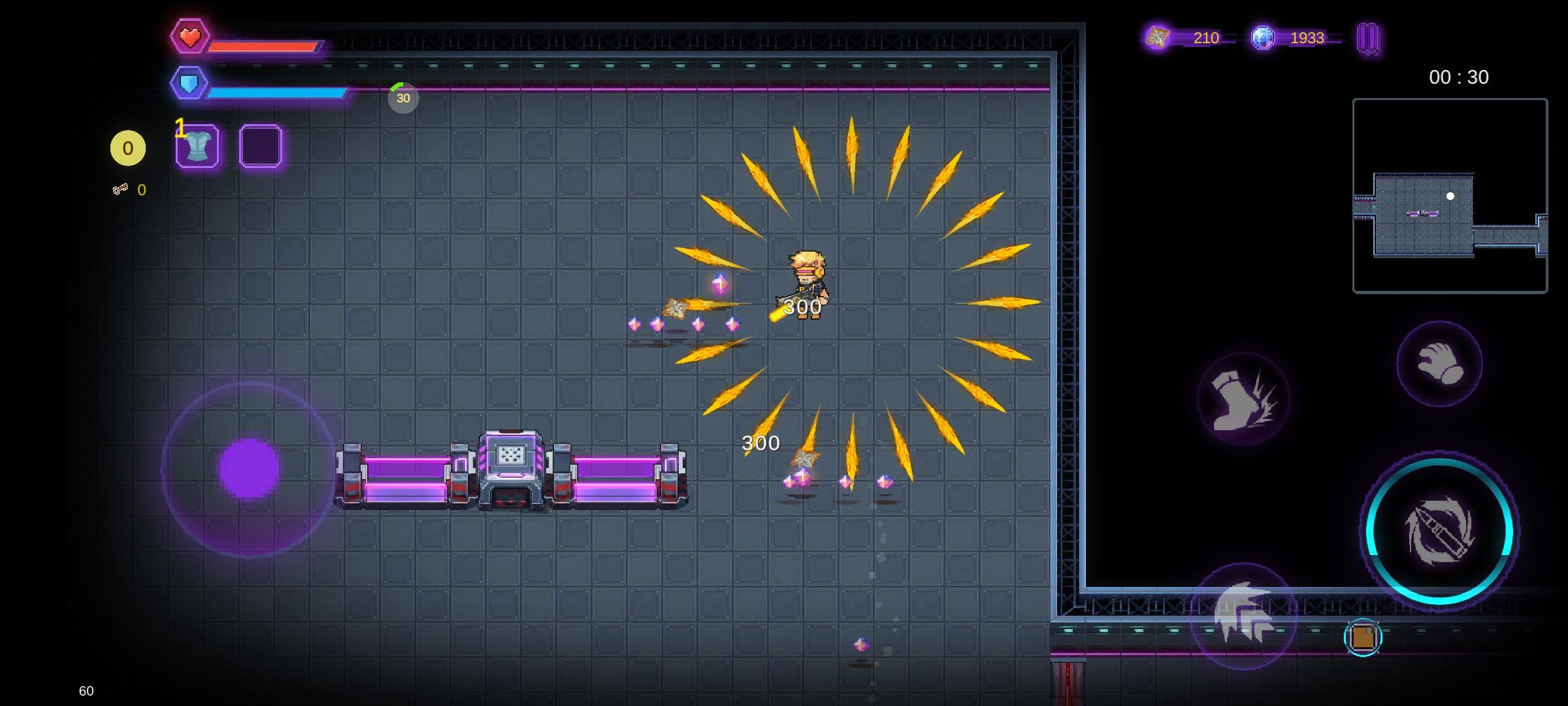Use the dash arrows skill button

point(1243,615)
